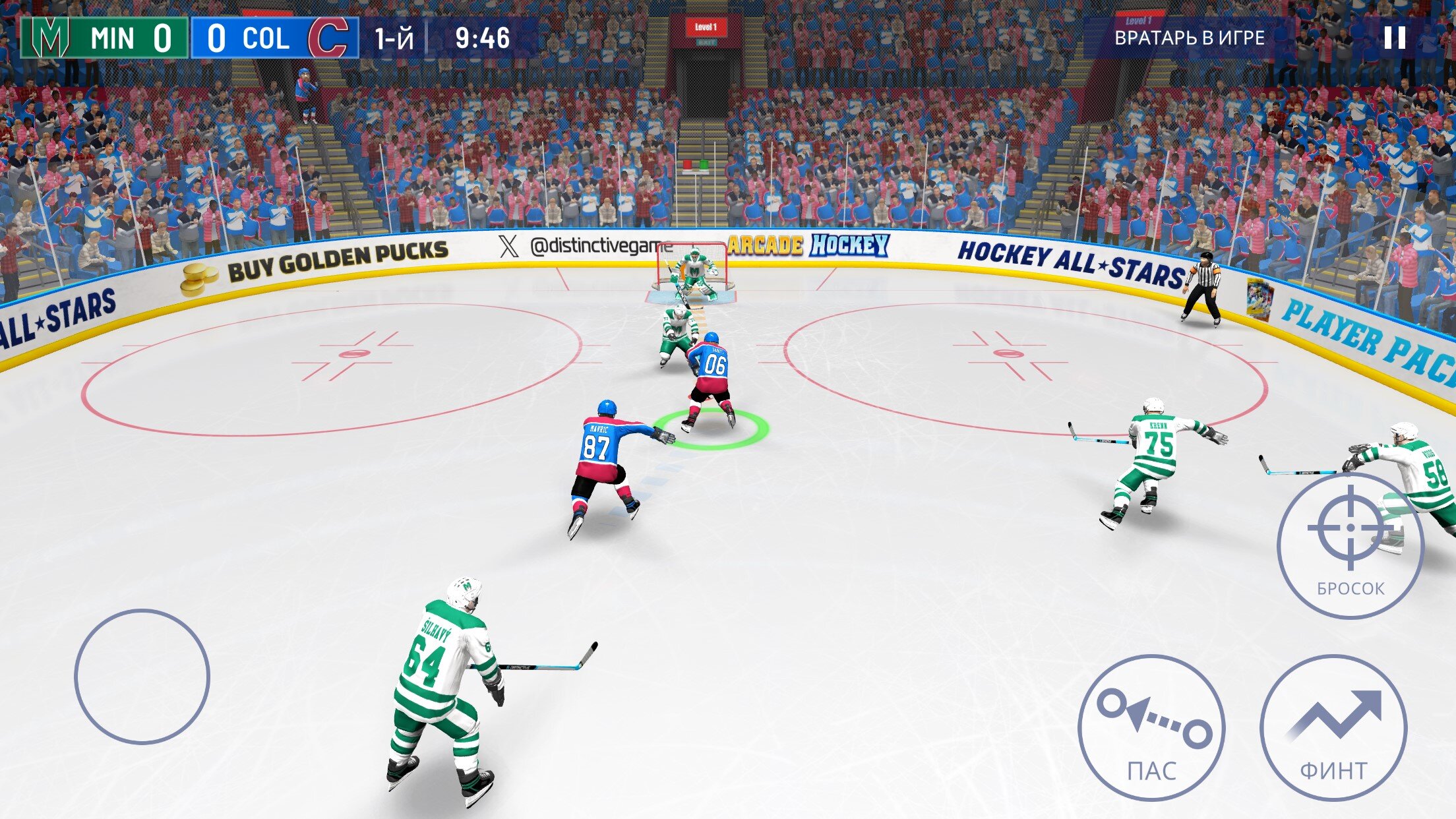
Task: Make a pass with the ПАС button
Action: [x=1151, y=728]
